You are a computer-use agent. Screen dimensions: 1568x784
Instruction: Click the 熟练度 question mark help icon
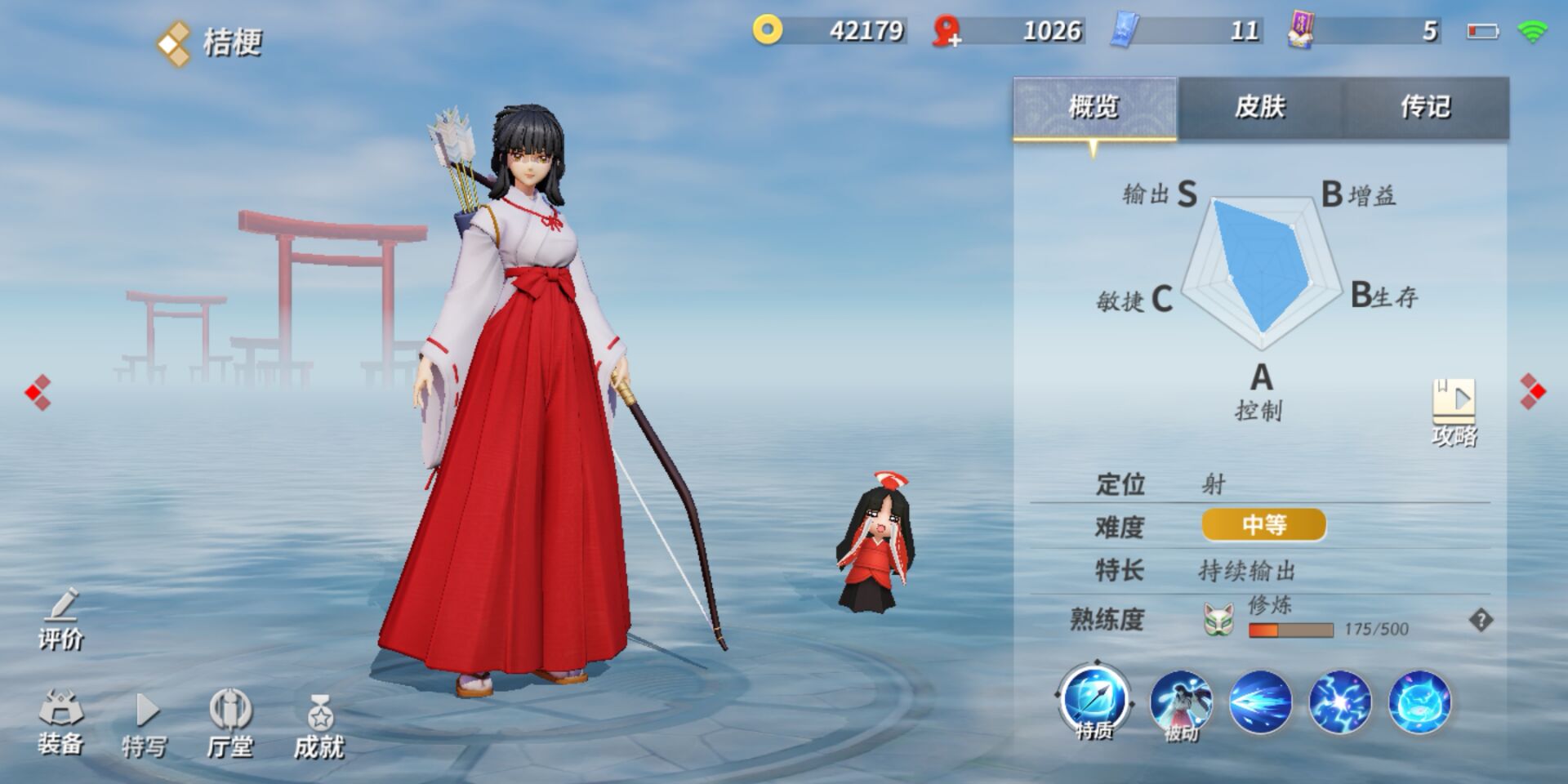[x=1481, y=621]
